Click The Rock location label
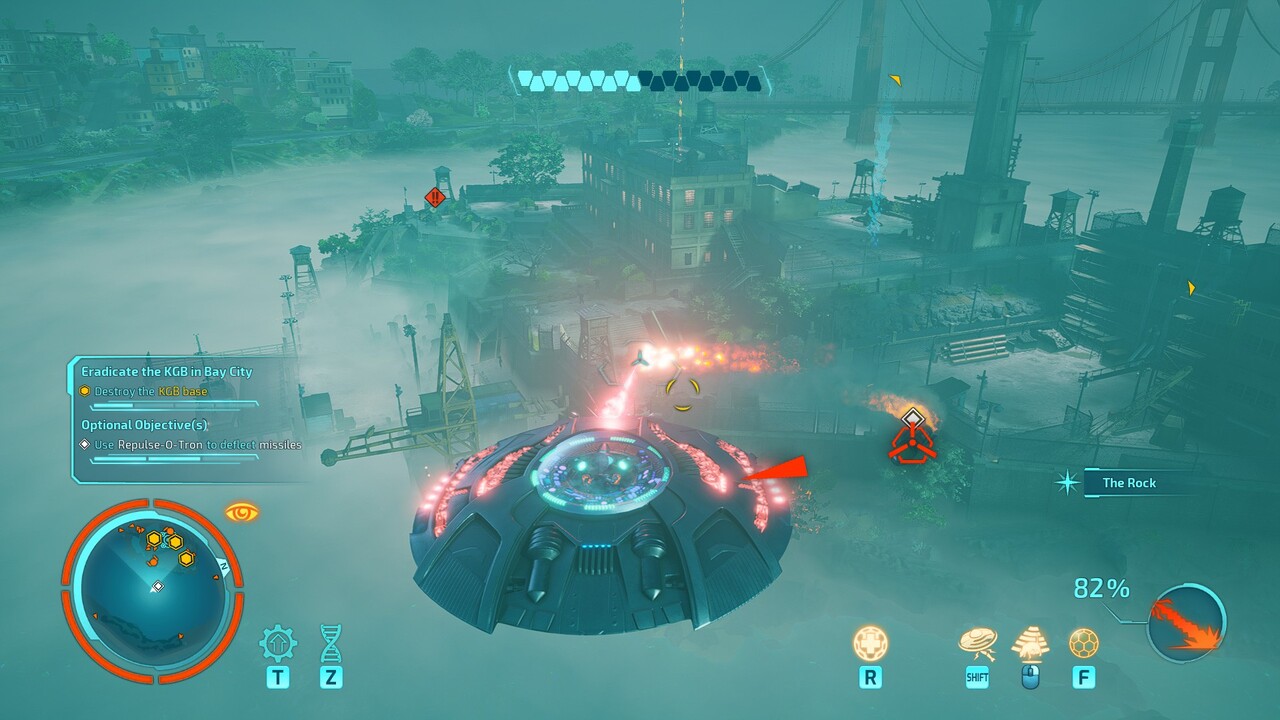Screen dimensions: 1280x720 pos(1129,483)
